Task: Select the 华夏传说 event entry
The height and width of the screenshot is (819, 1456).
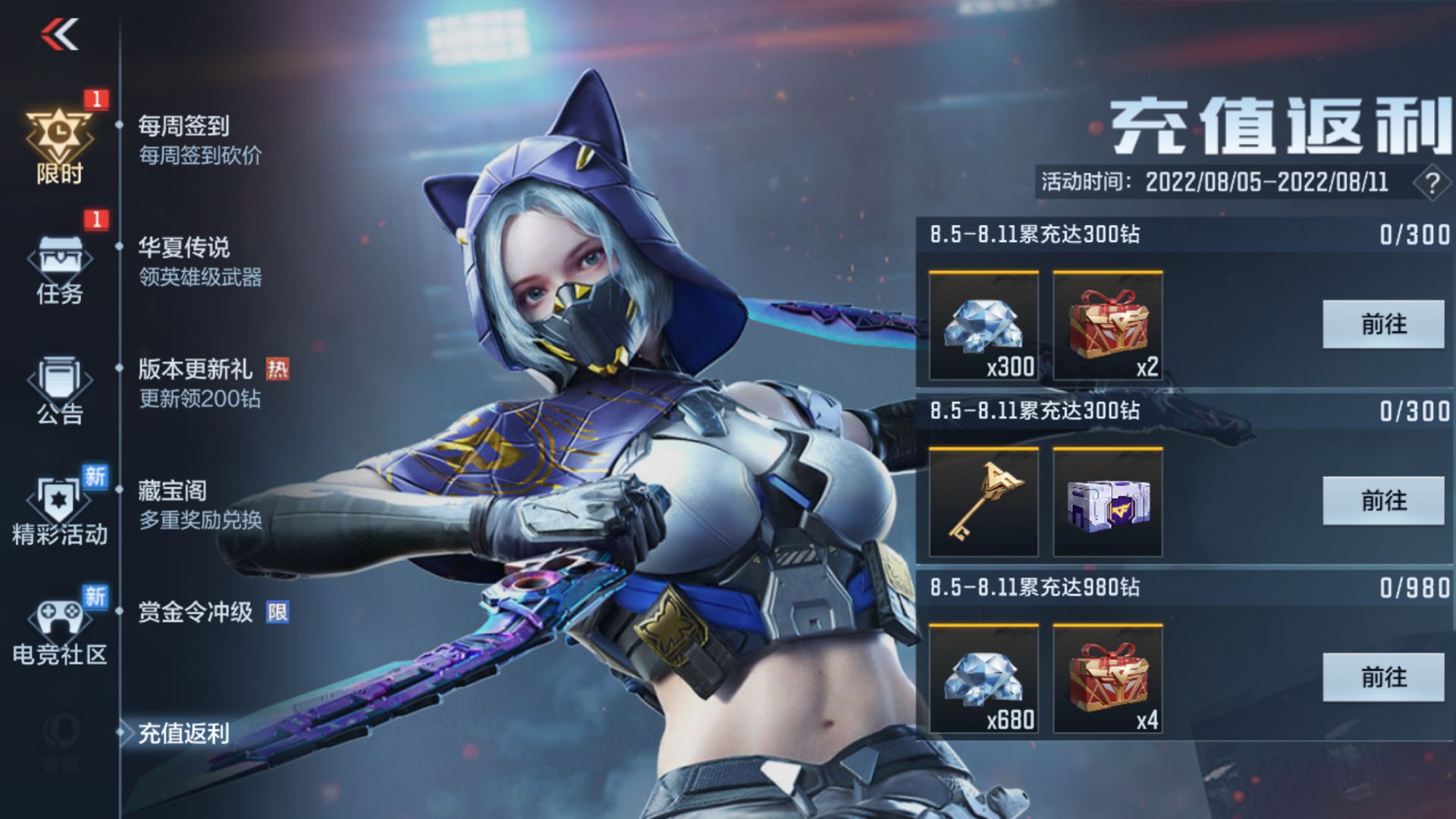Action: pos(199,262)
